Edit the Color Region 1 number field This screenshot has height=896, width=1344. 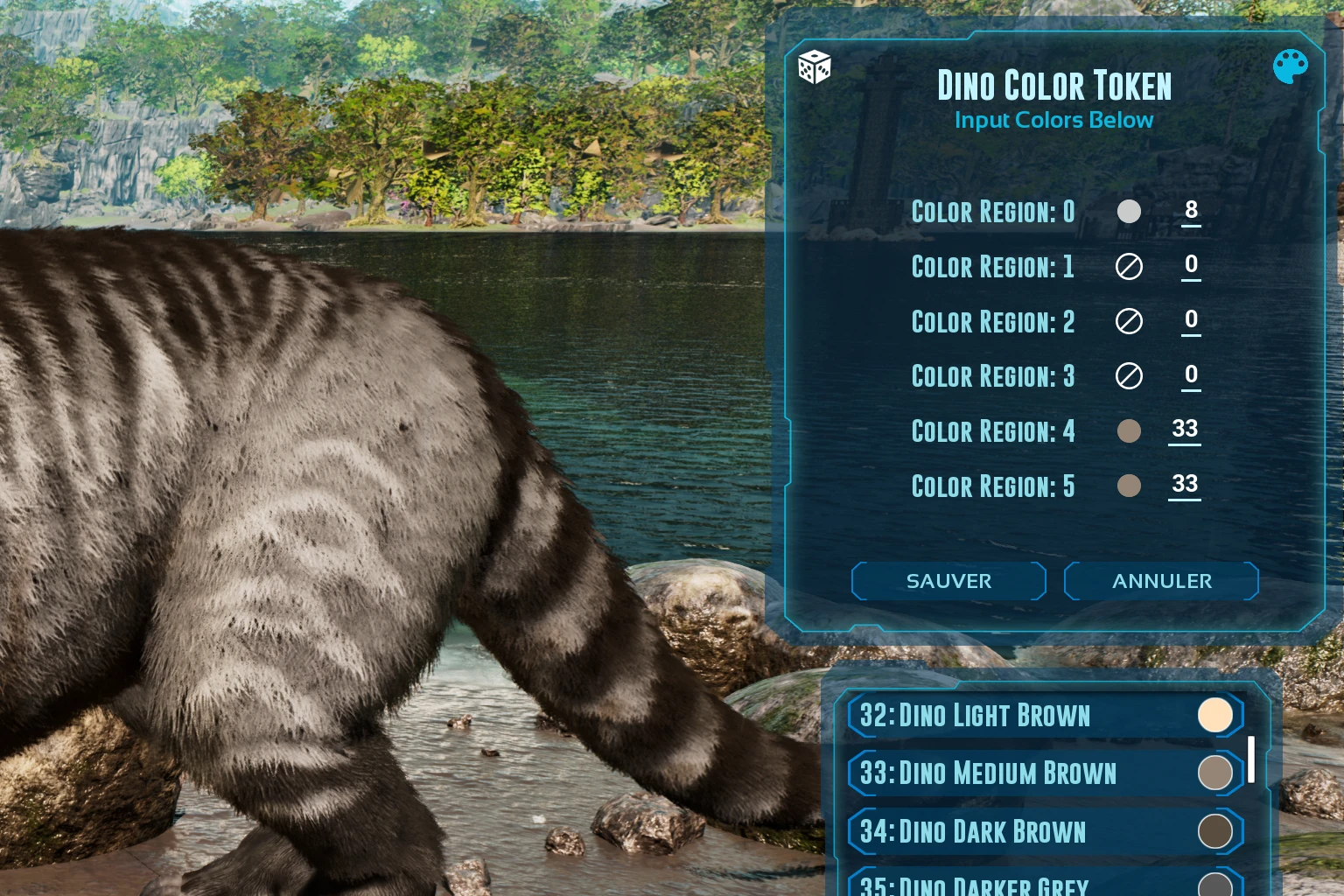1191,266
